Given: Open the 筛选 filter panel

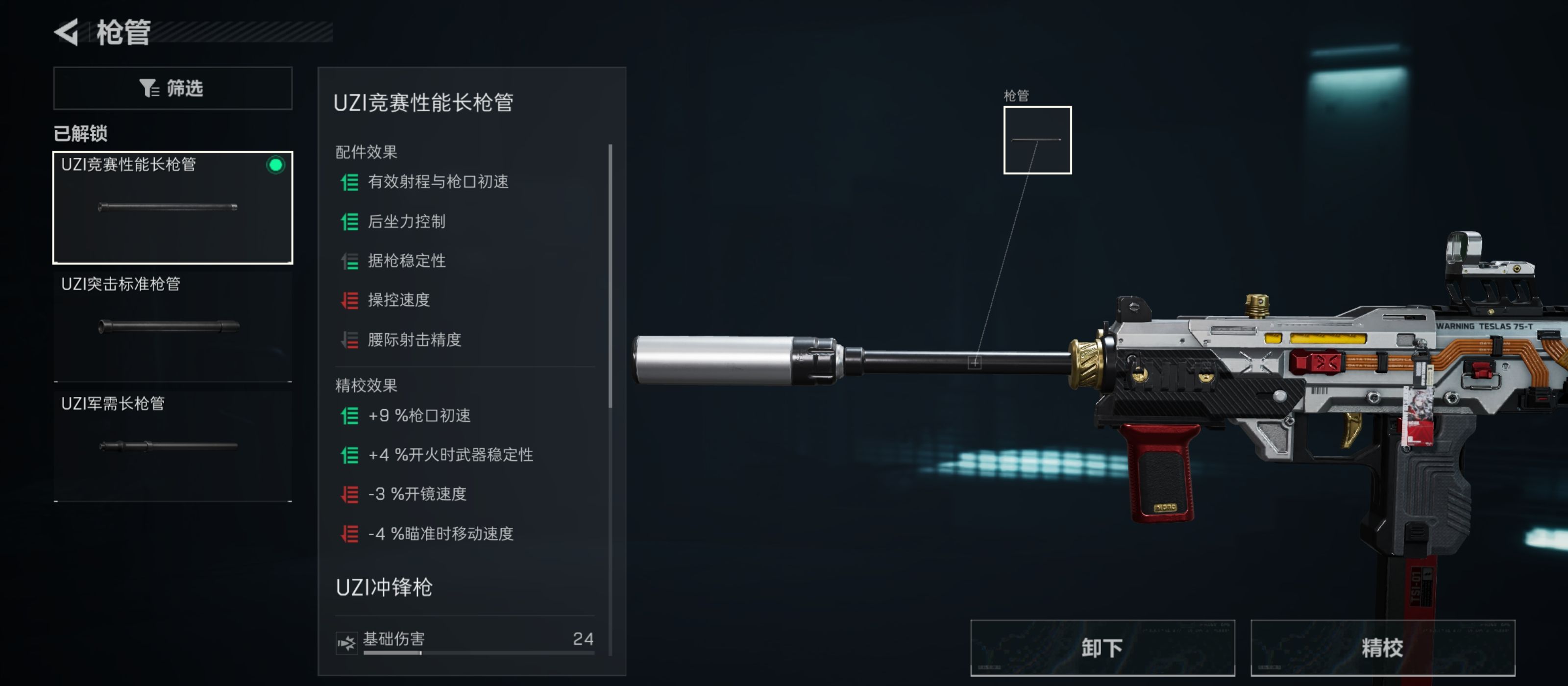Looking at the screenshot, I should click(x=172, y=88).
